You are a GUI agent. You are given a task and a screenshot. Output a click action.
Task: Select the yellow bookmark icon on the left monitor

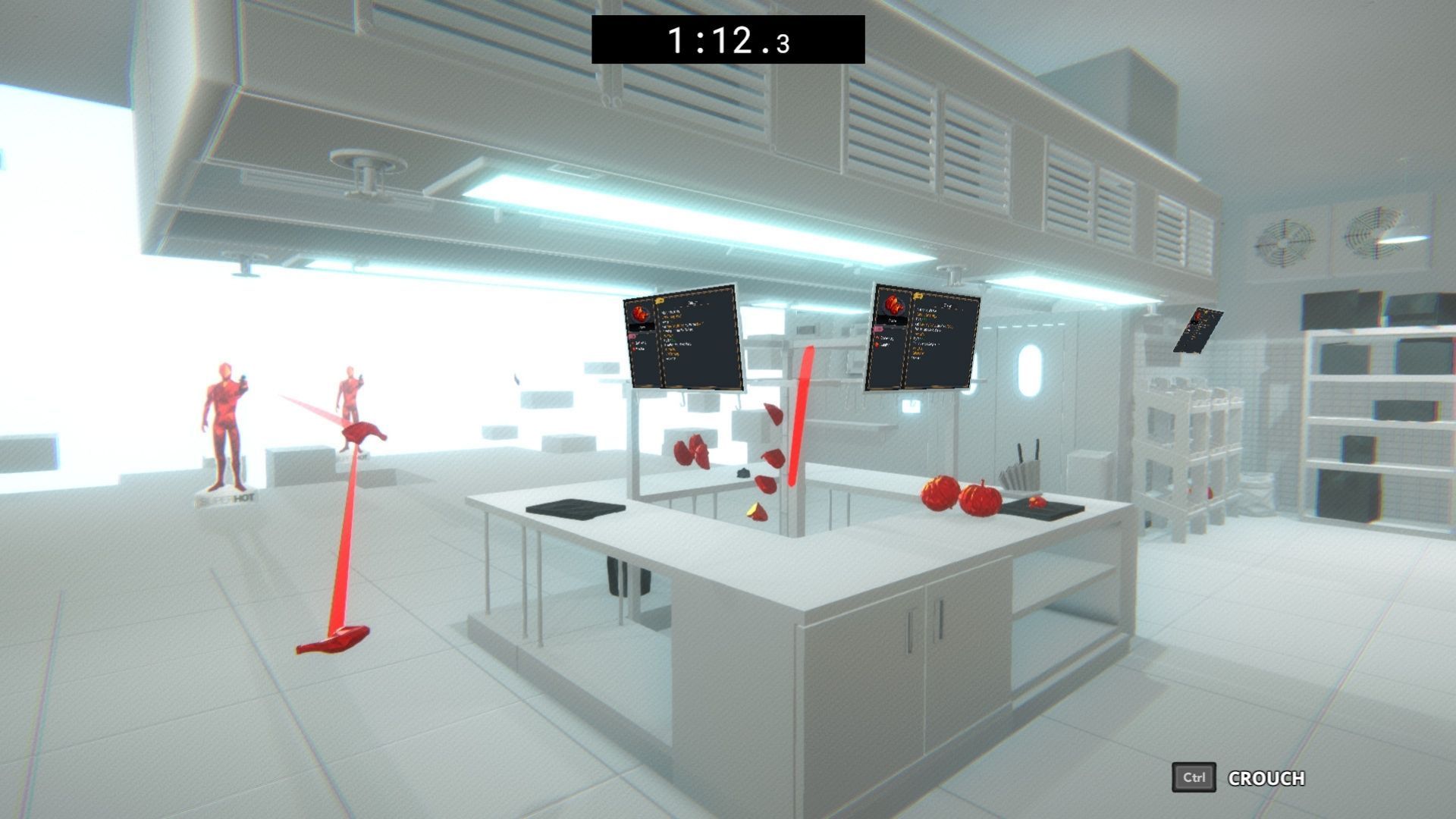click(x=660, y=300)
